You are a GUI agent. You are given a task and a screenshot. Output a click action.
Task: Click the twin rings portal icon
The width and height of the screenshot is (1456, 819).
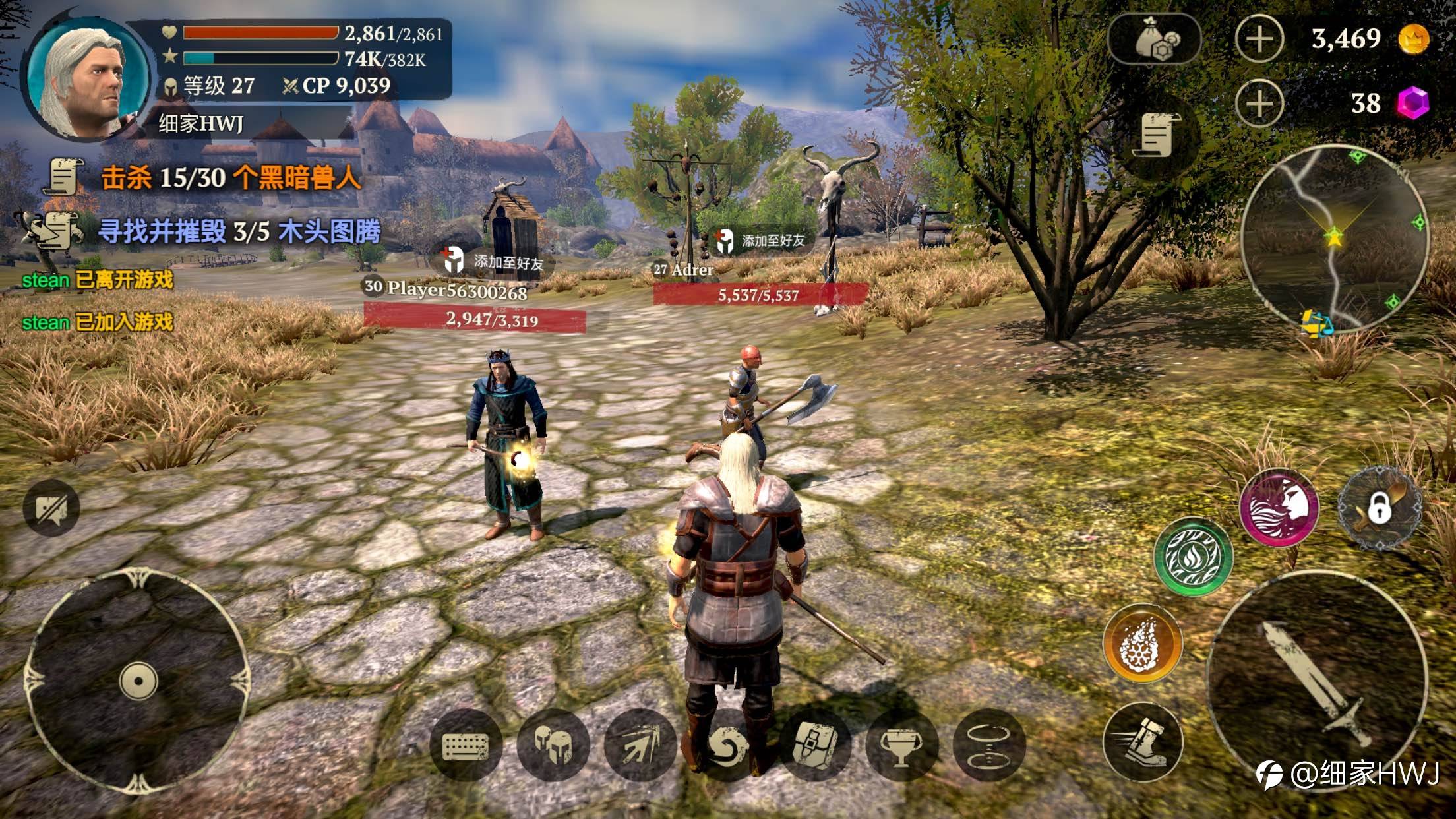pyautogui.click(x=988, y=746)
